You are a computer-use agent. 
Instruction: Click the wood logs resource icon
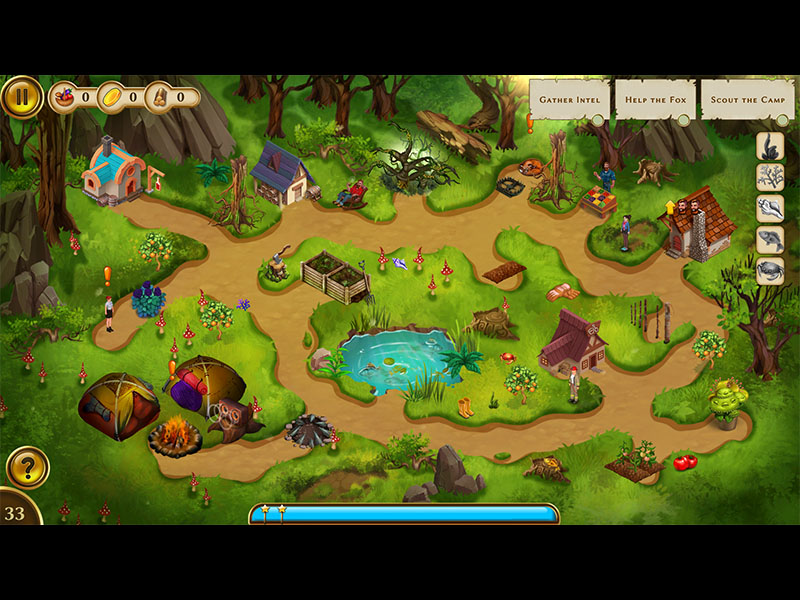pyautogui.click(x=159, y=97)
